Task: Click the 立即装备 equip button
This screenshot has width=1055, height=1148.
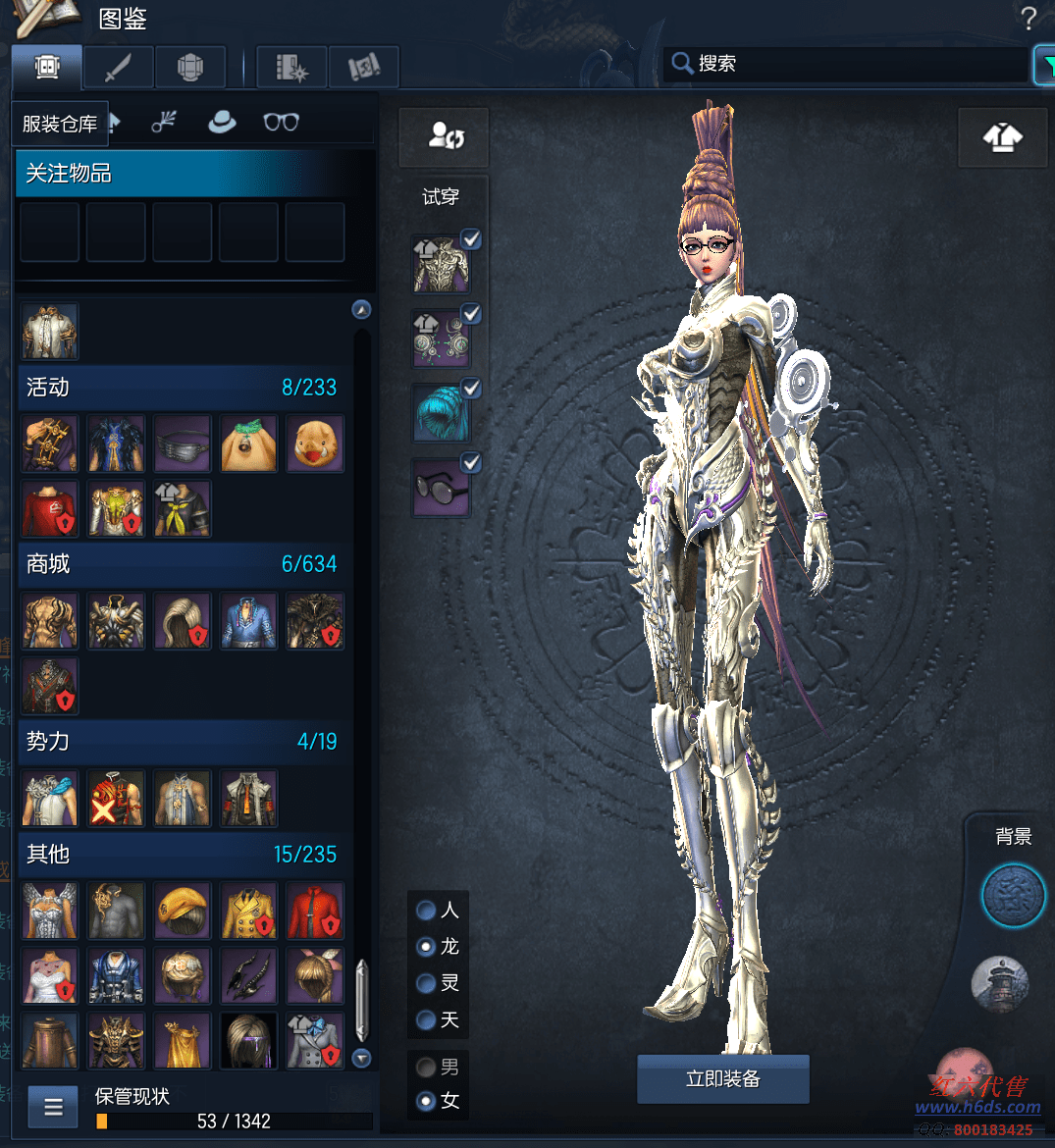Action: pos(723,1079)
